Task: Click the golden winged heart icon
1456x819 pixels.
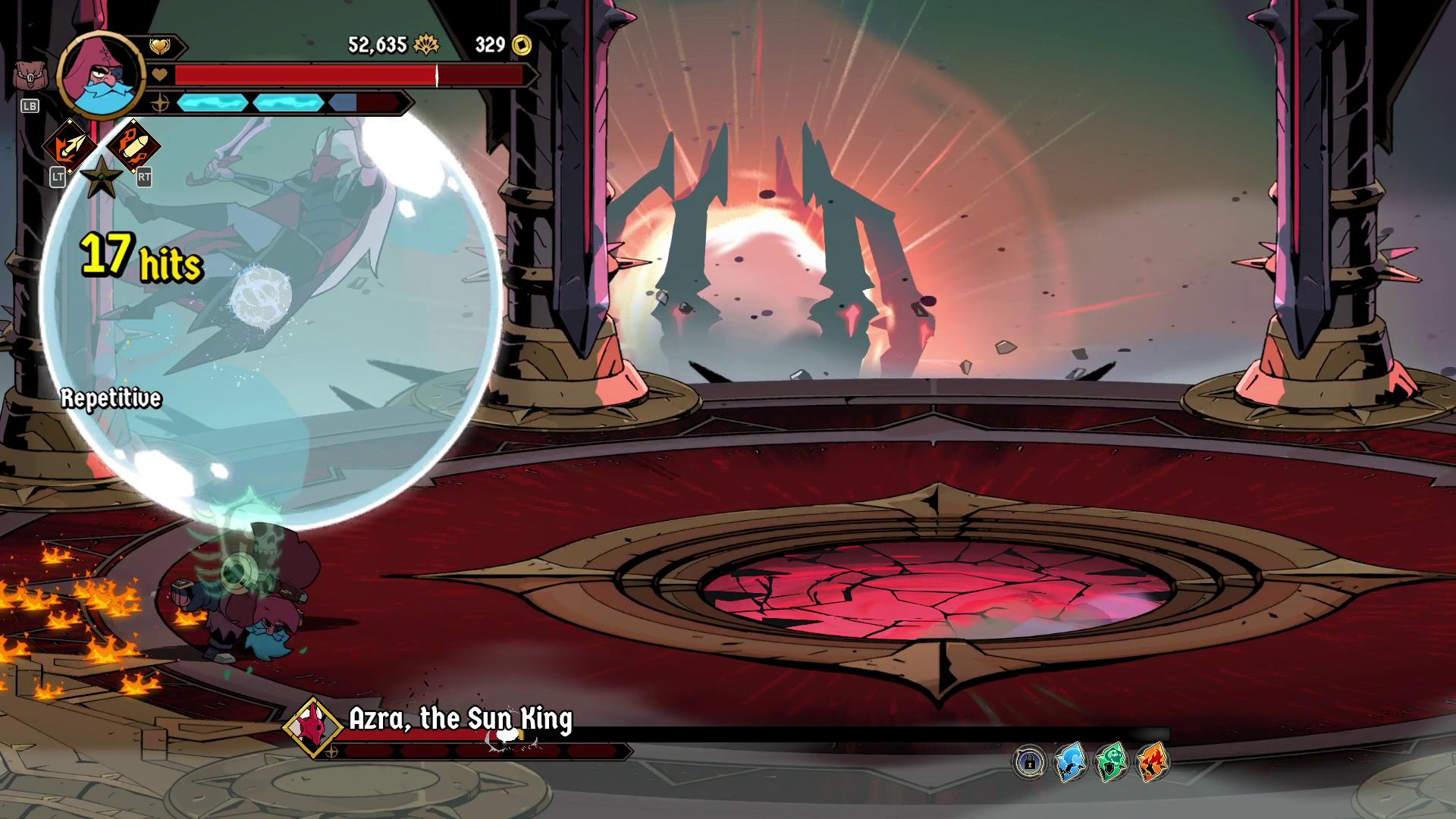Action: (159, 47)
